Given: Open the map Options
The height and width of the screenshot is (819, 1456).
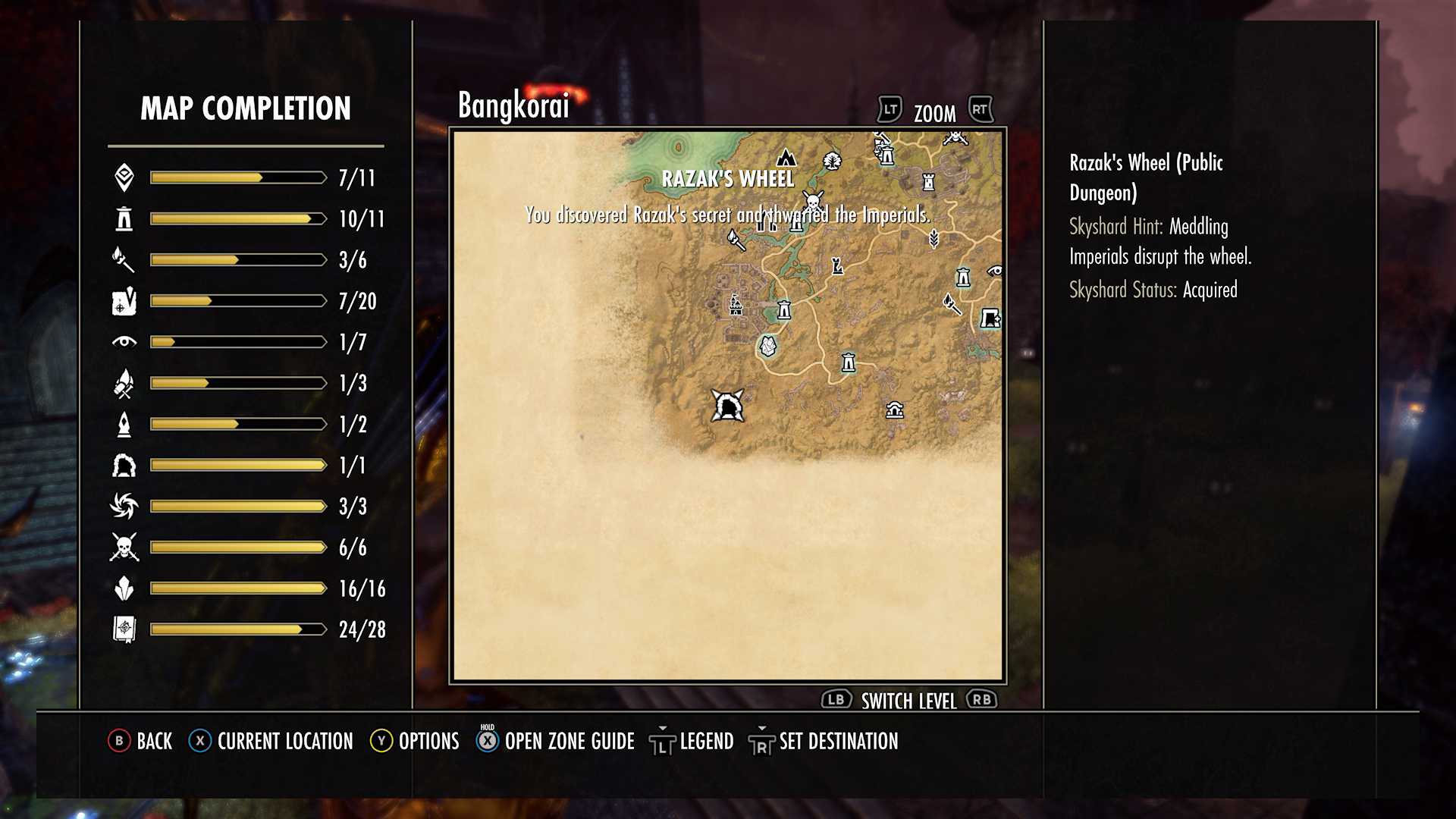Looking at the screenshot, I should click(x=415, y=741).
